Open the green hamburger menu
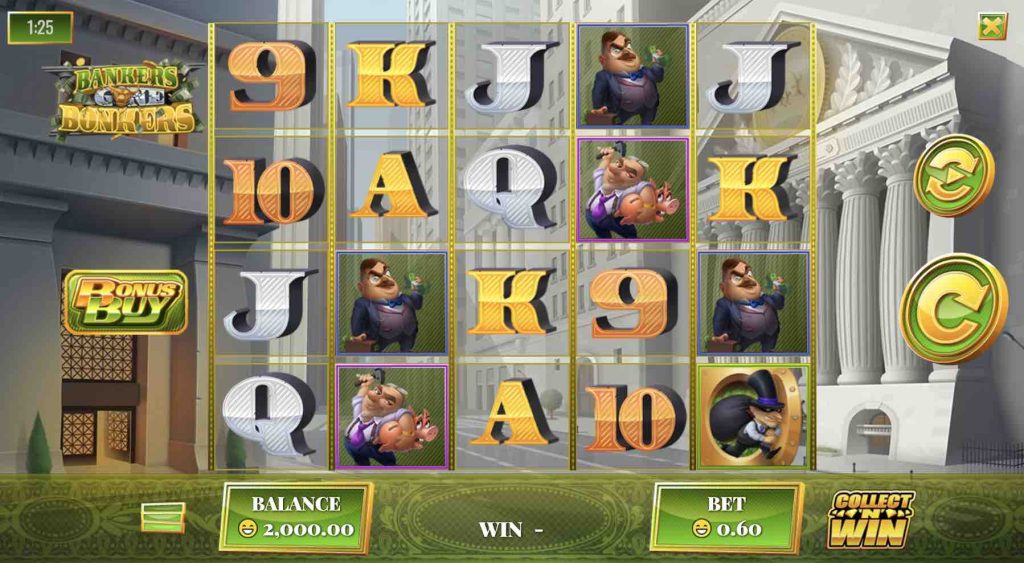Image resolution: width=1024 pixels, height=563 pixels. 163,516
